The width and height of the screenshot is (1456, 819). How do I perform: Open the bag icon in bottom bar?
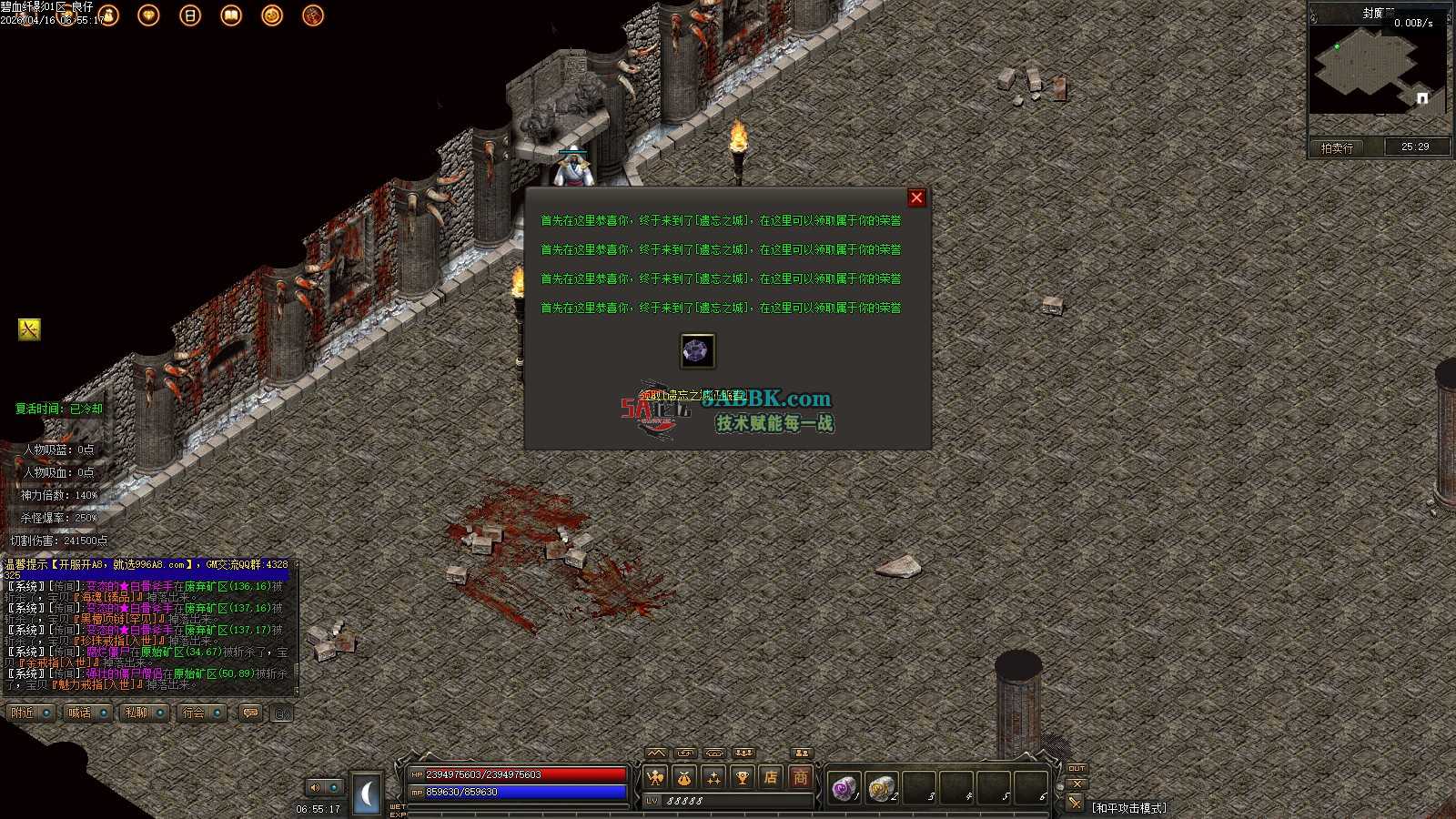click(684, 777)
